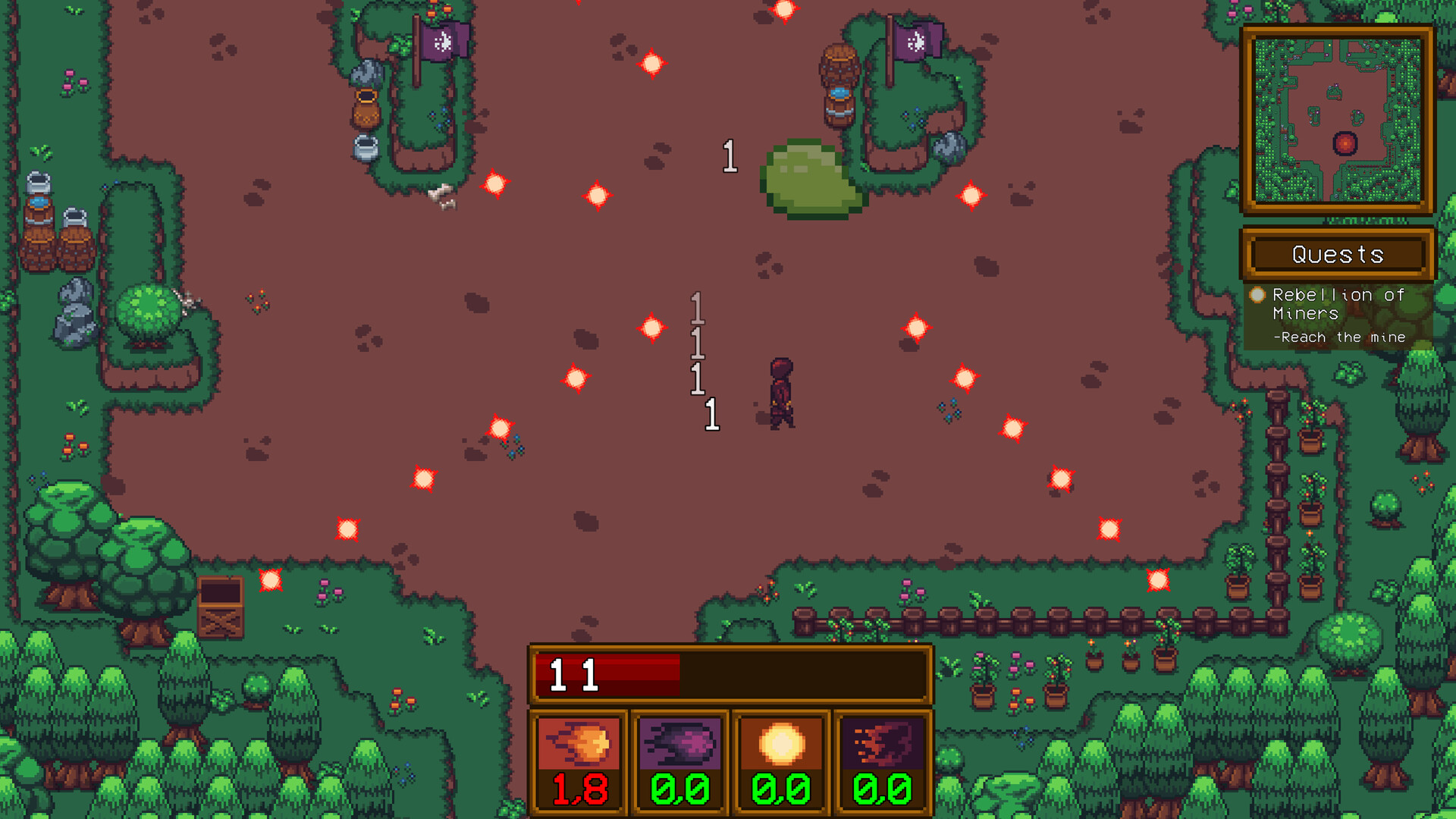Select the player character on the dirt path
The width and height of the screenshot is (1456, 819).
point(782,391)
